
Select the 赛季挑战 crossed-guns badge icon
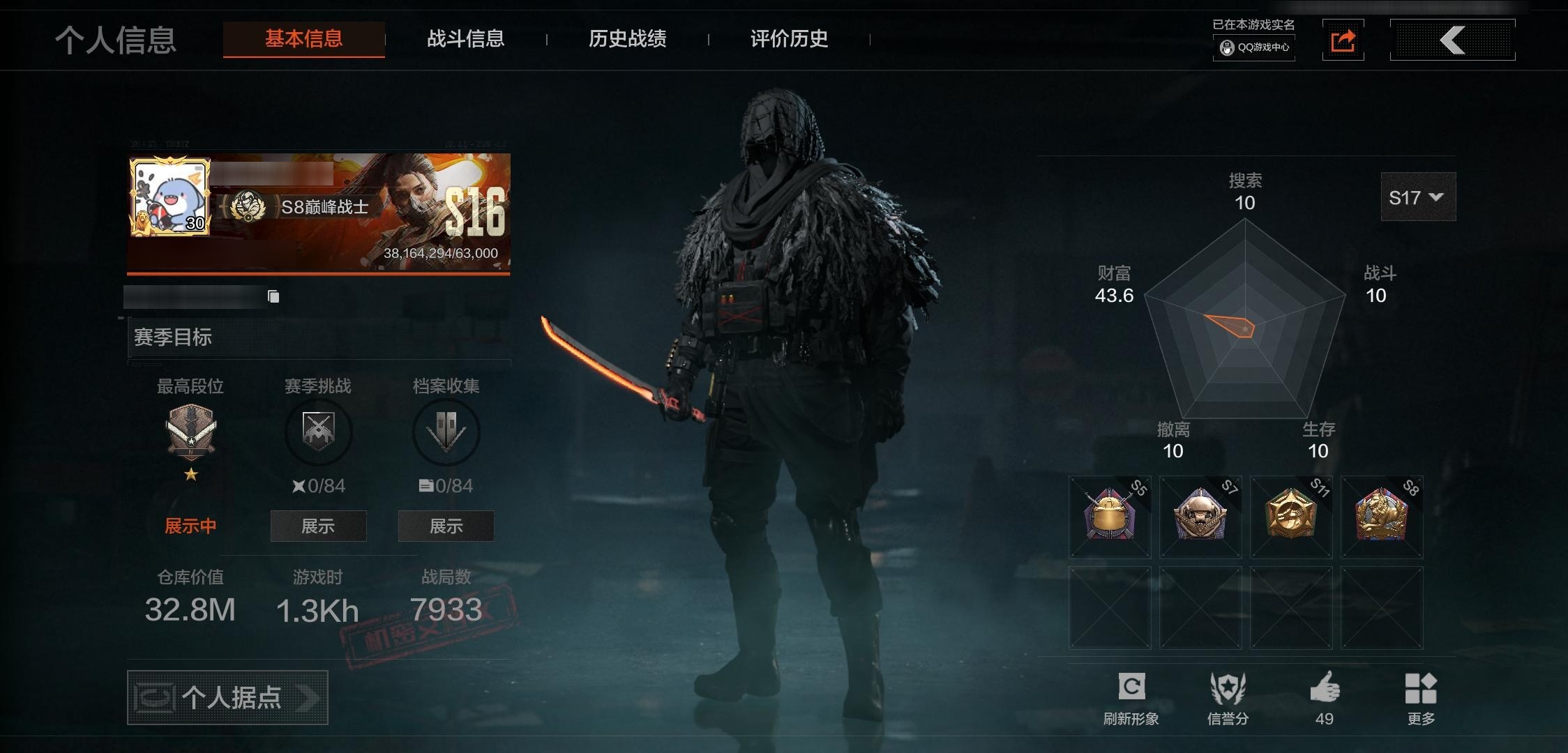pos(318,432)
